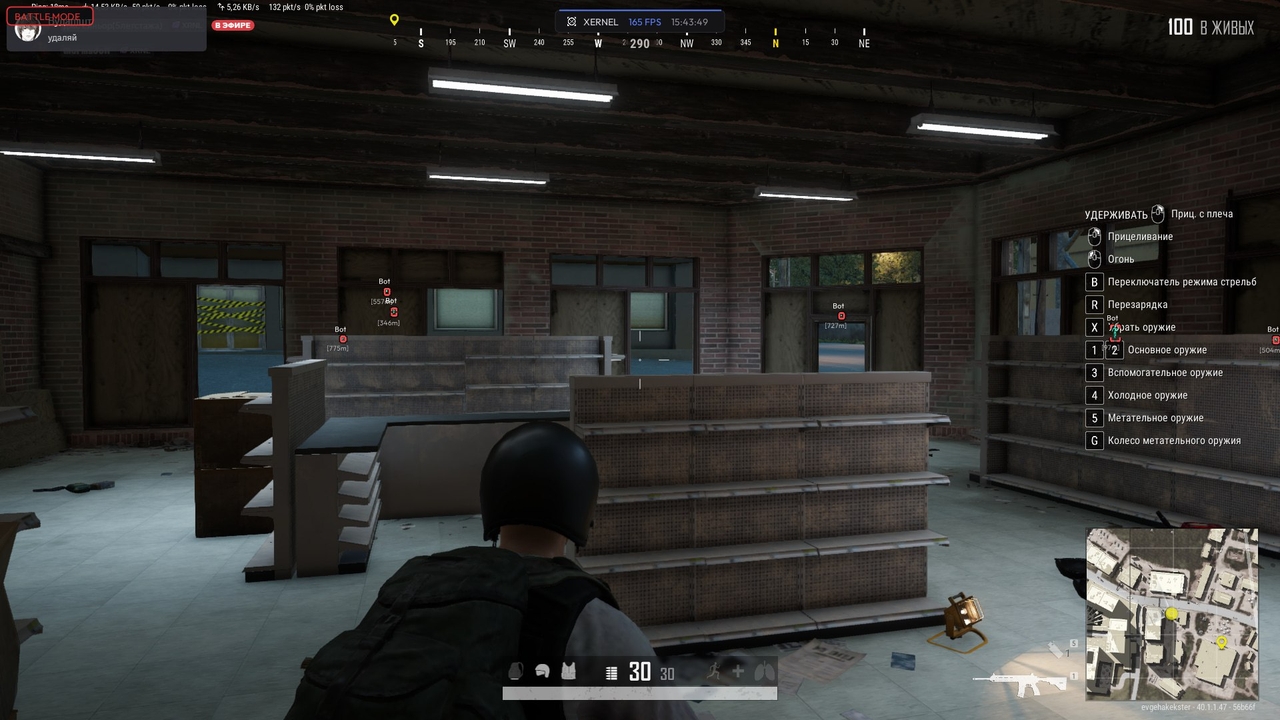This screenshot has height=720, width=1280.
Task: Toggle Переключатель режима стрельб option B
Action: point(1094,281)
